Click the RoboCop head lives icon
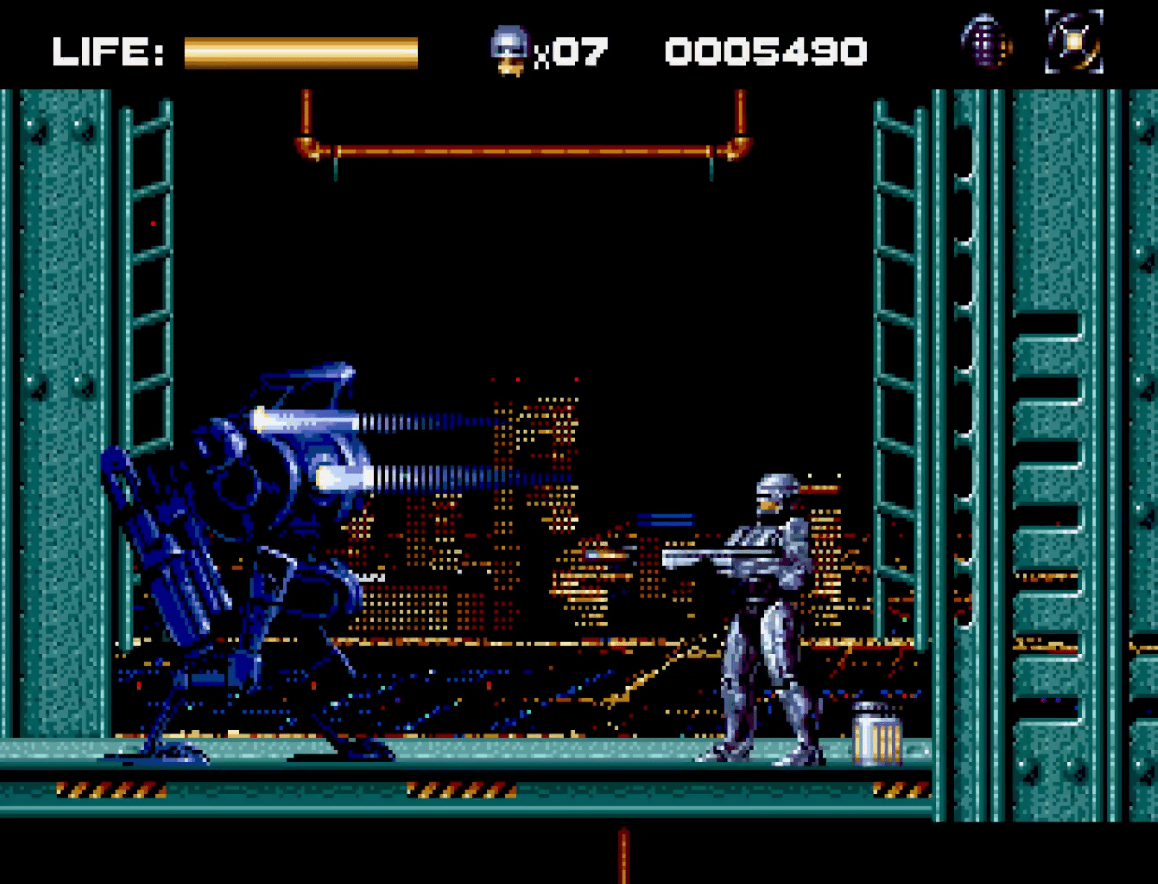The height and width of the screenshot is (884, 1158). pos(509,49)
